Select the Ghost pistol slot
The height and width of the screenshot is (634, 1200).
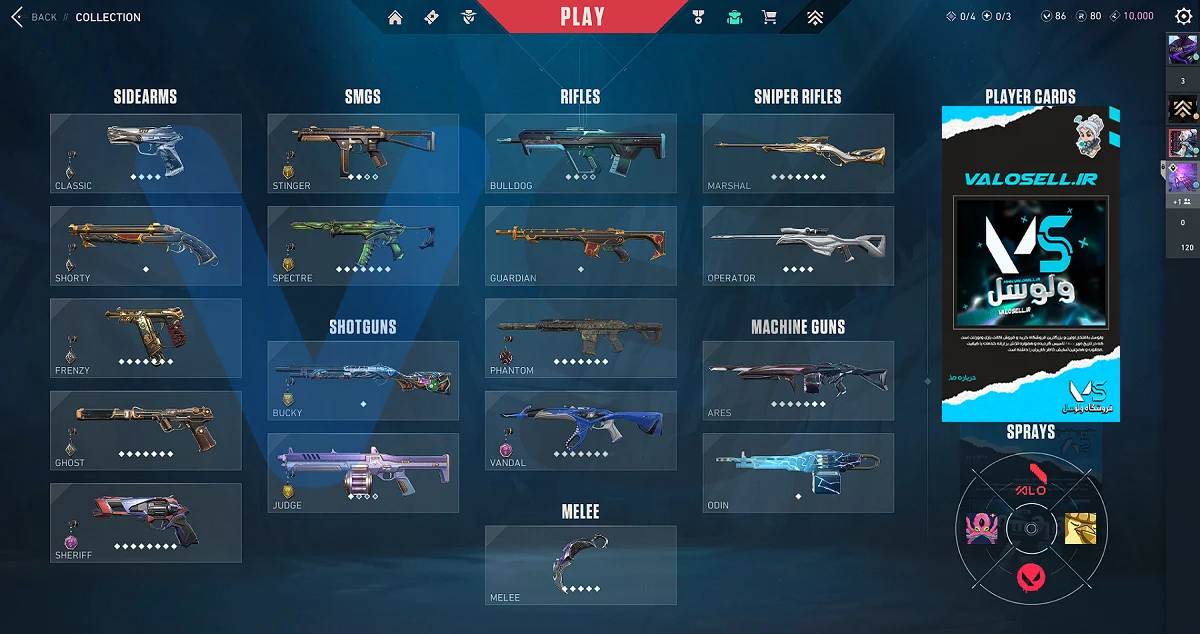coord(146,430)
